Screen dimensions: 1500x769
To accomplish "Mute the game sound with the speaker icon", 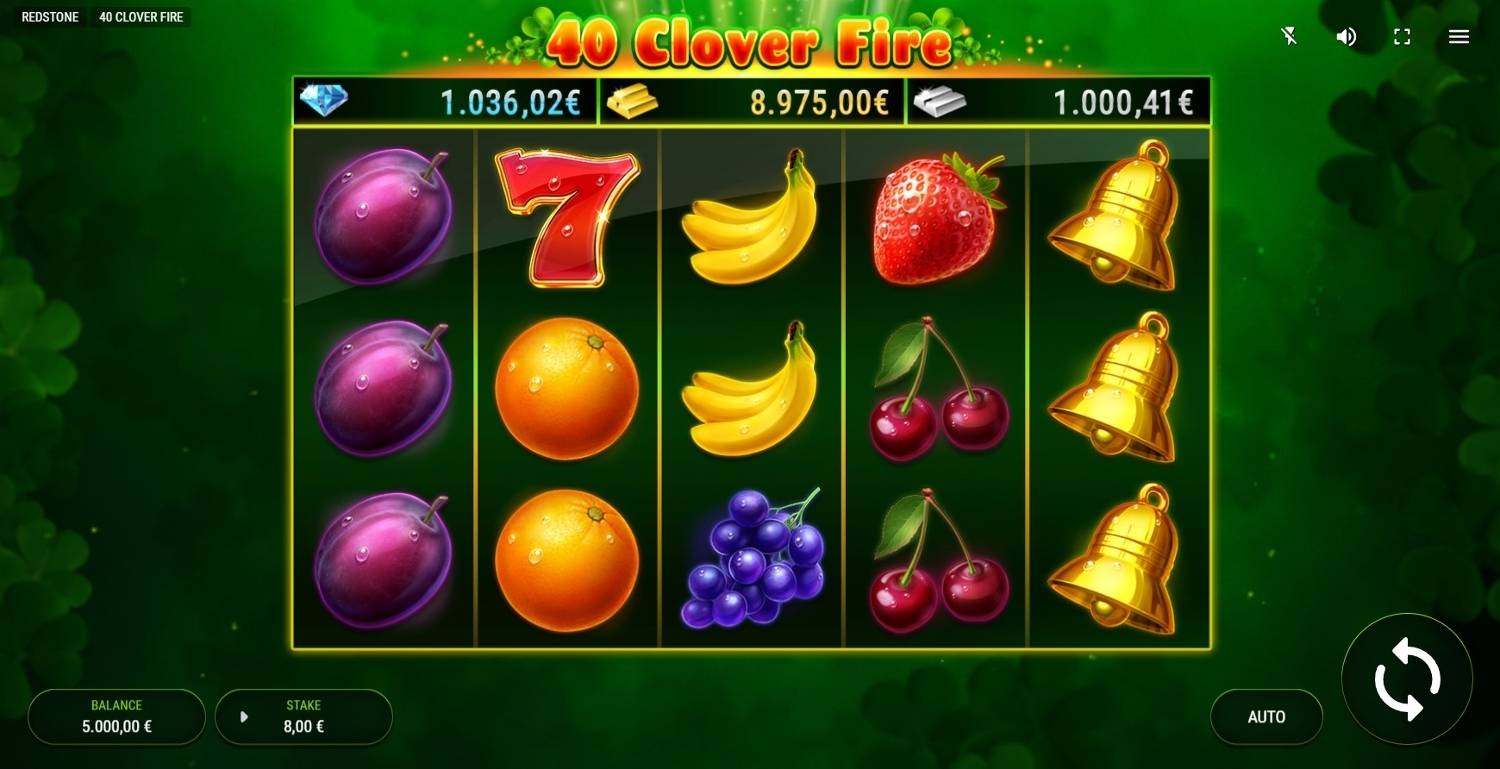I will point(1346,36).
